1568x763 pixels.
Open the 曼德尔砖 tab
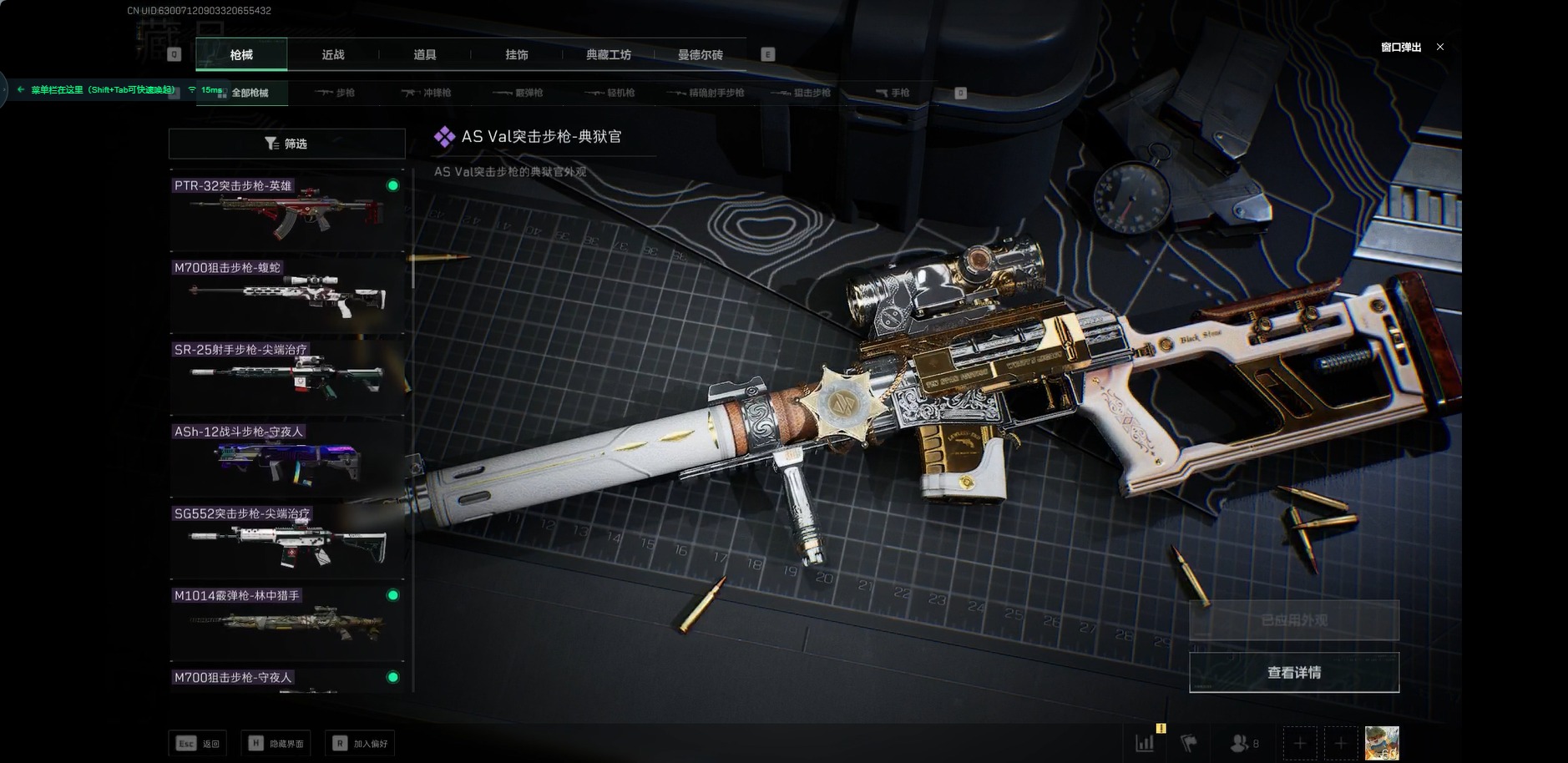pos(701,55)
